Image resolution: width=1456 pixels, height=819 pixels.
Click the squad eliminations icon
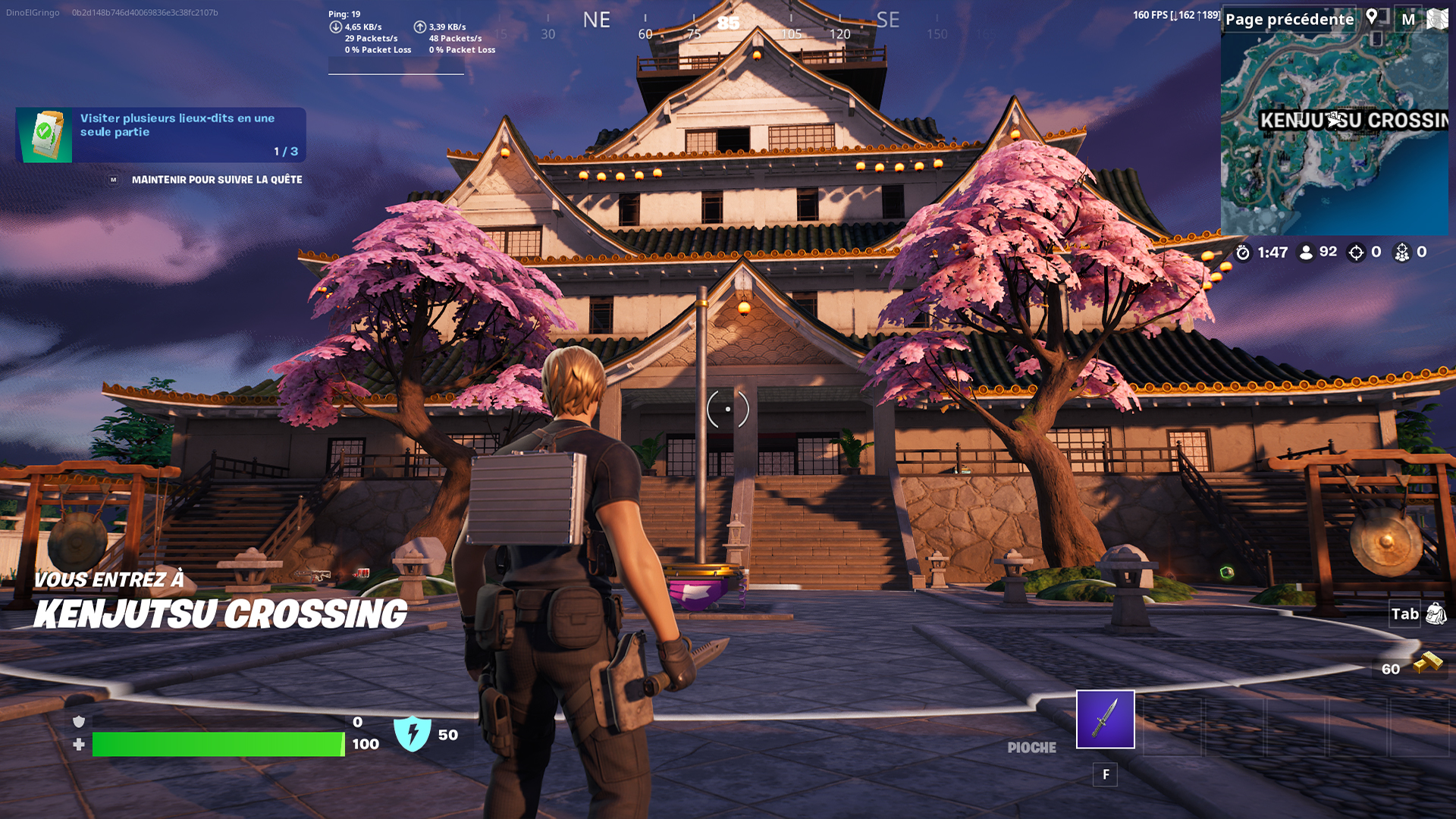(x=1402, y=253)
